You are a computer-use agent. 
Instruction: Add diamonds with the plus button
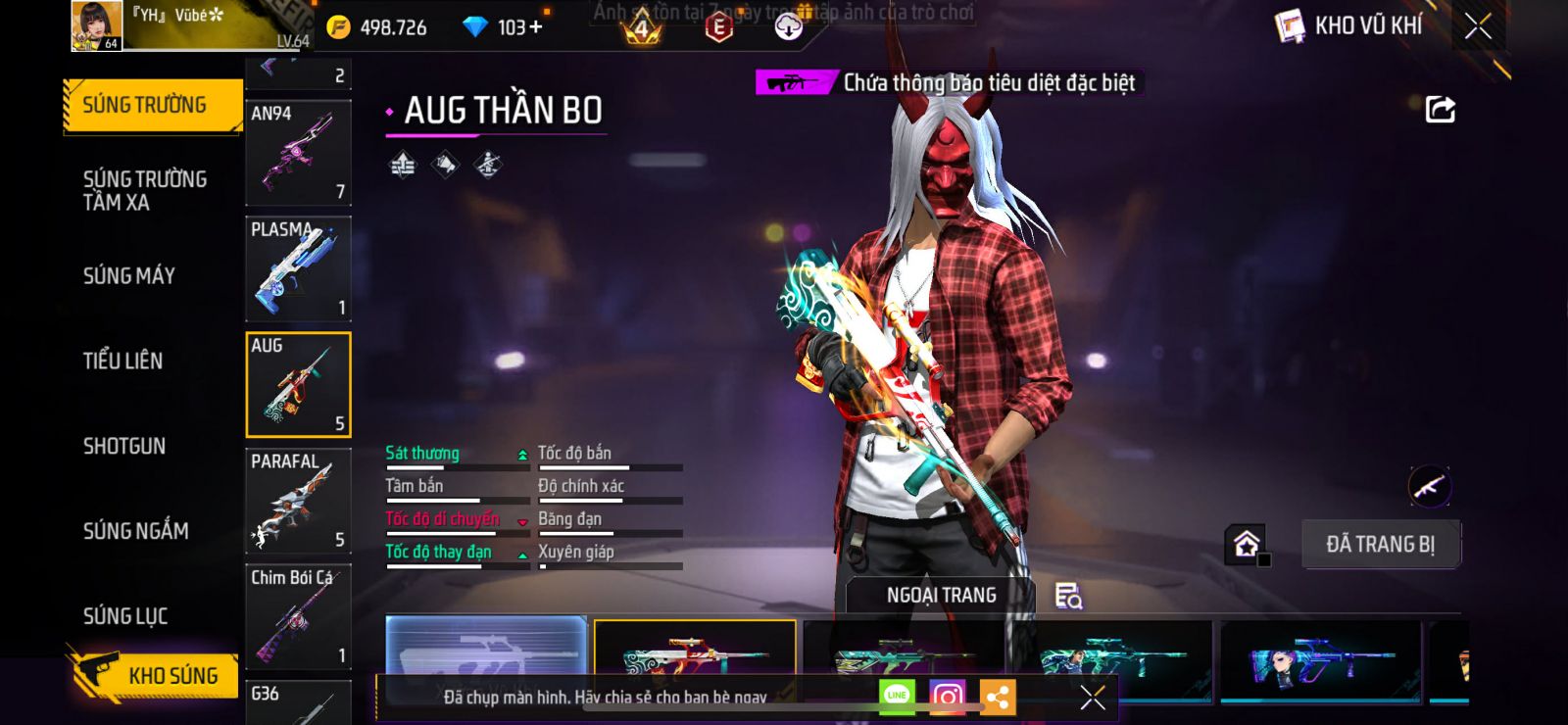click(x=535, y=27)
